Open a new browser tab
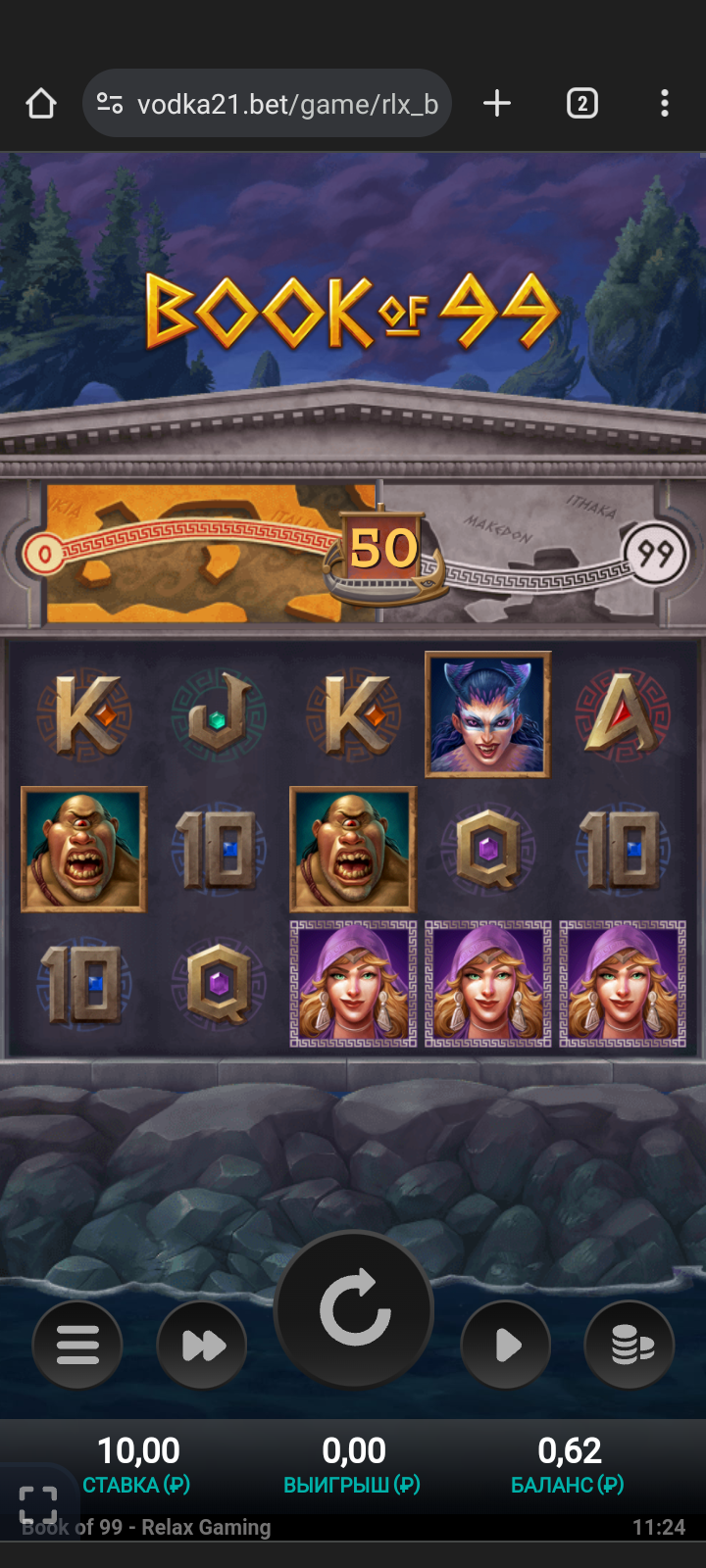Image resolution: width=706 pixels, height=1568 pixels. (497, 104)
